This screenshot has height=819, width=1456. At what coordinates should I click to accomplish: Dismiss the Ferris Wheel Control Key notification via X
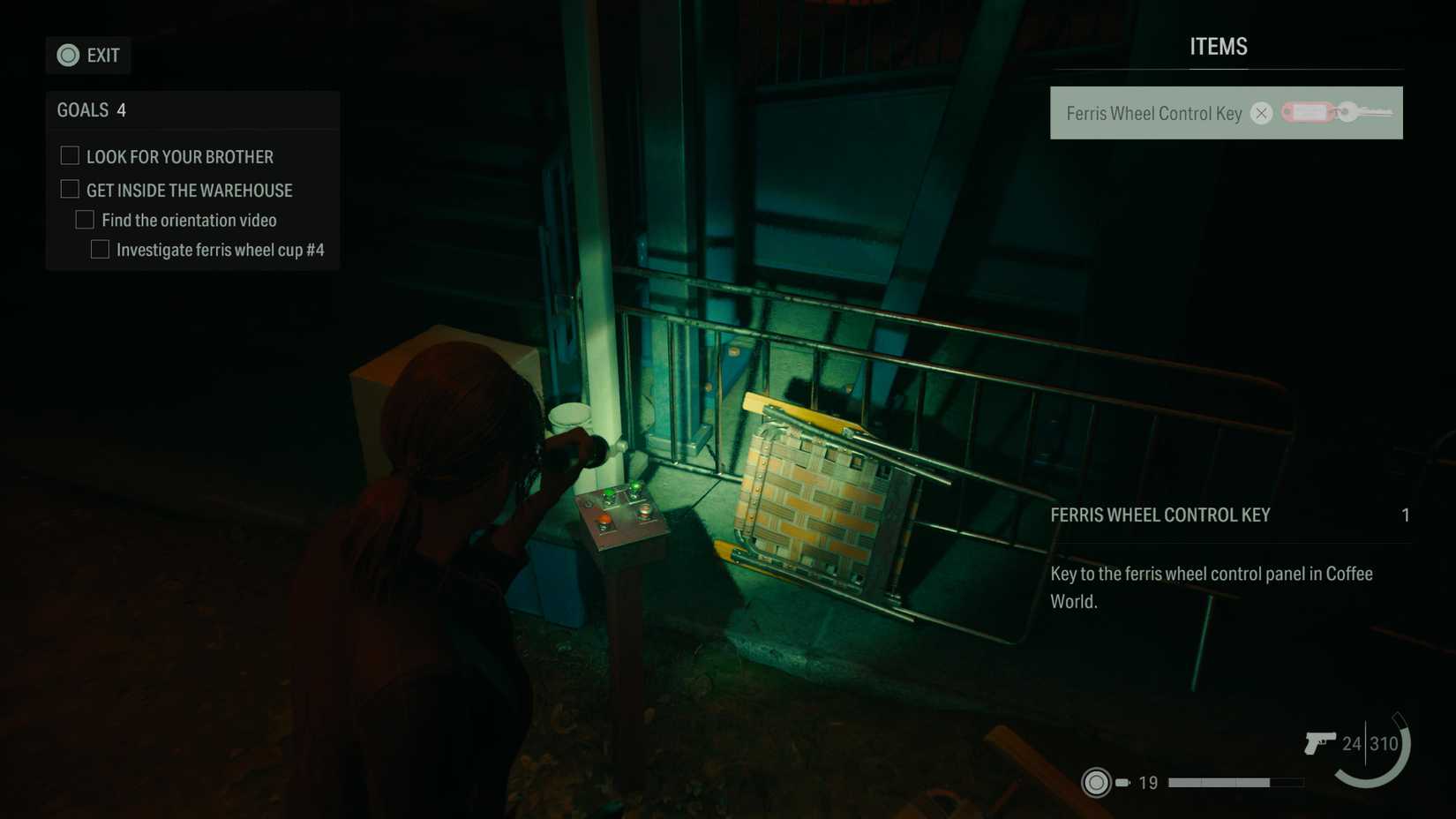coord(1261,113)
